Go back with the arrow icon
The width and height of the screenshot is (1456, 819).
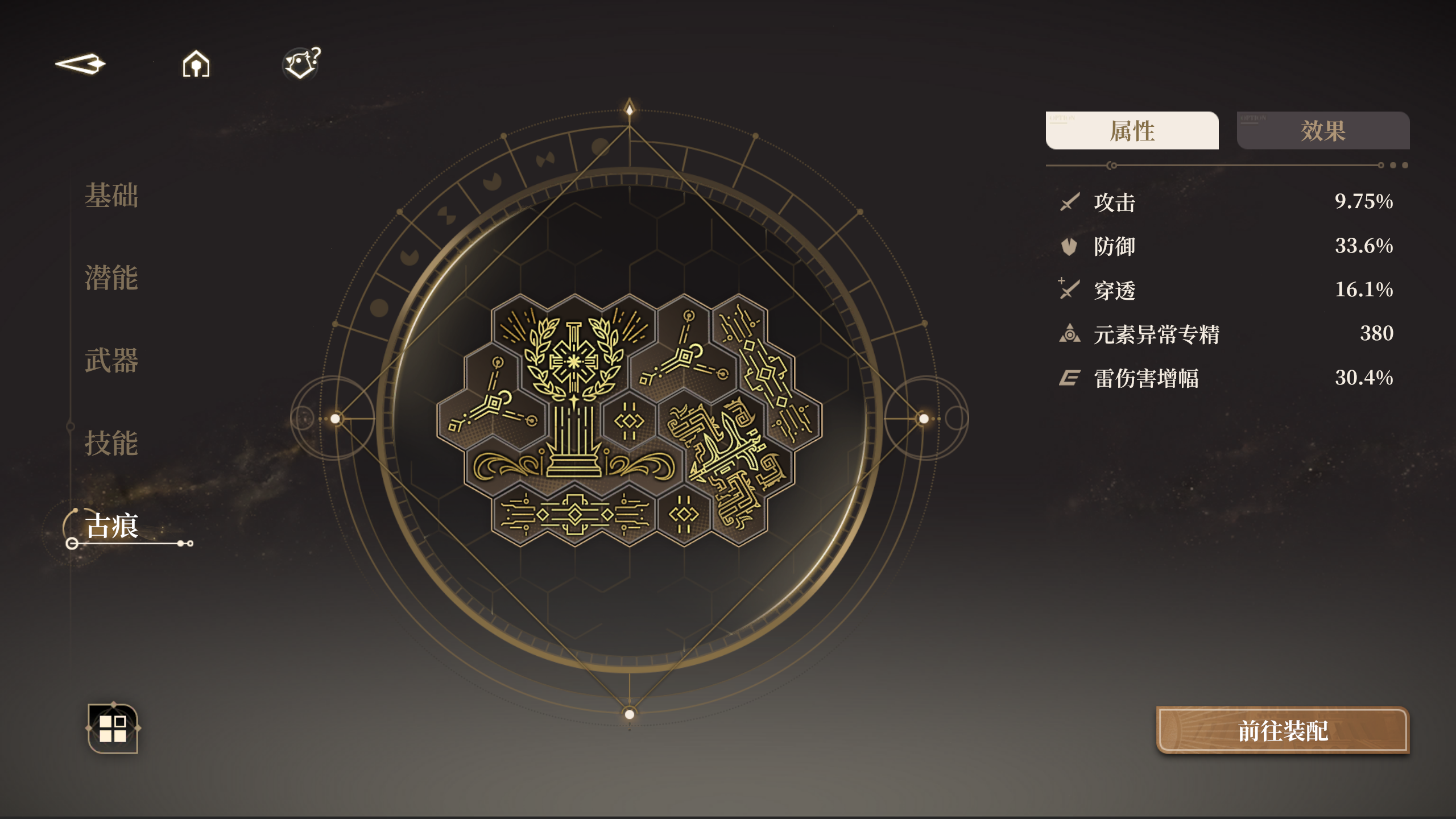point(81,64)
